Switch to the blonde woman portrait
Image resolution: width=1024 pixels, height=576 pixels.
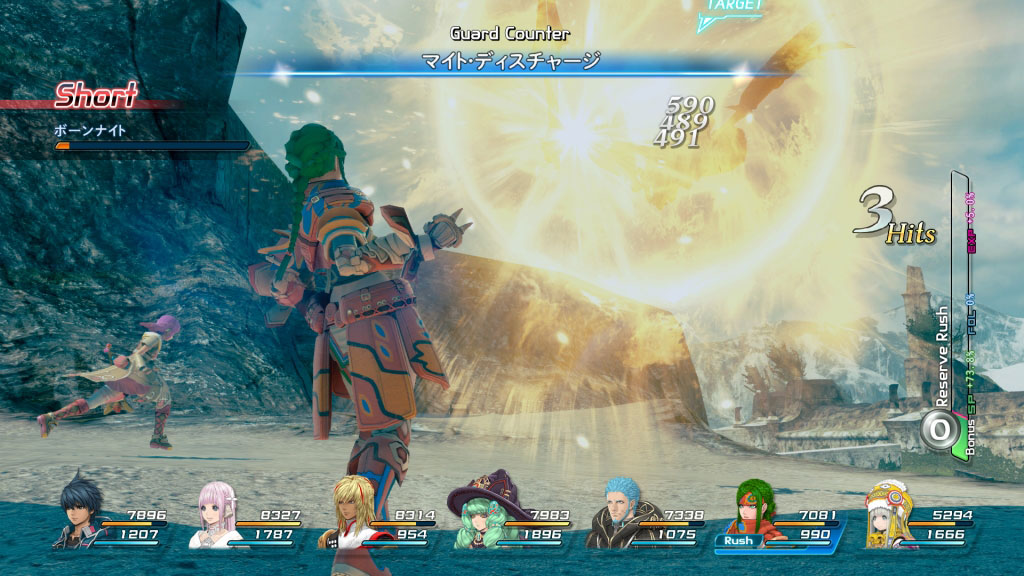[x=343, y=514]
